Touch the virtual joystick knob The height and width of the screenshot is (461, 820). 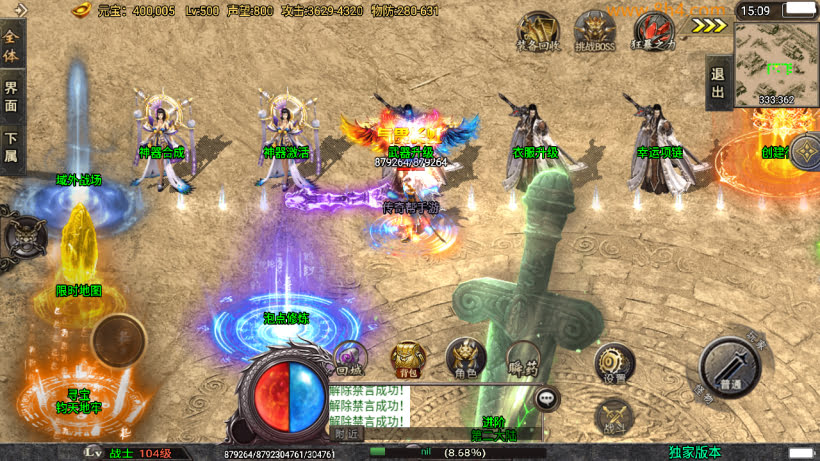coord(120,341)
